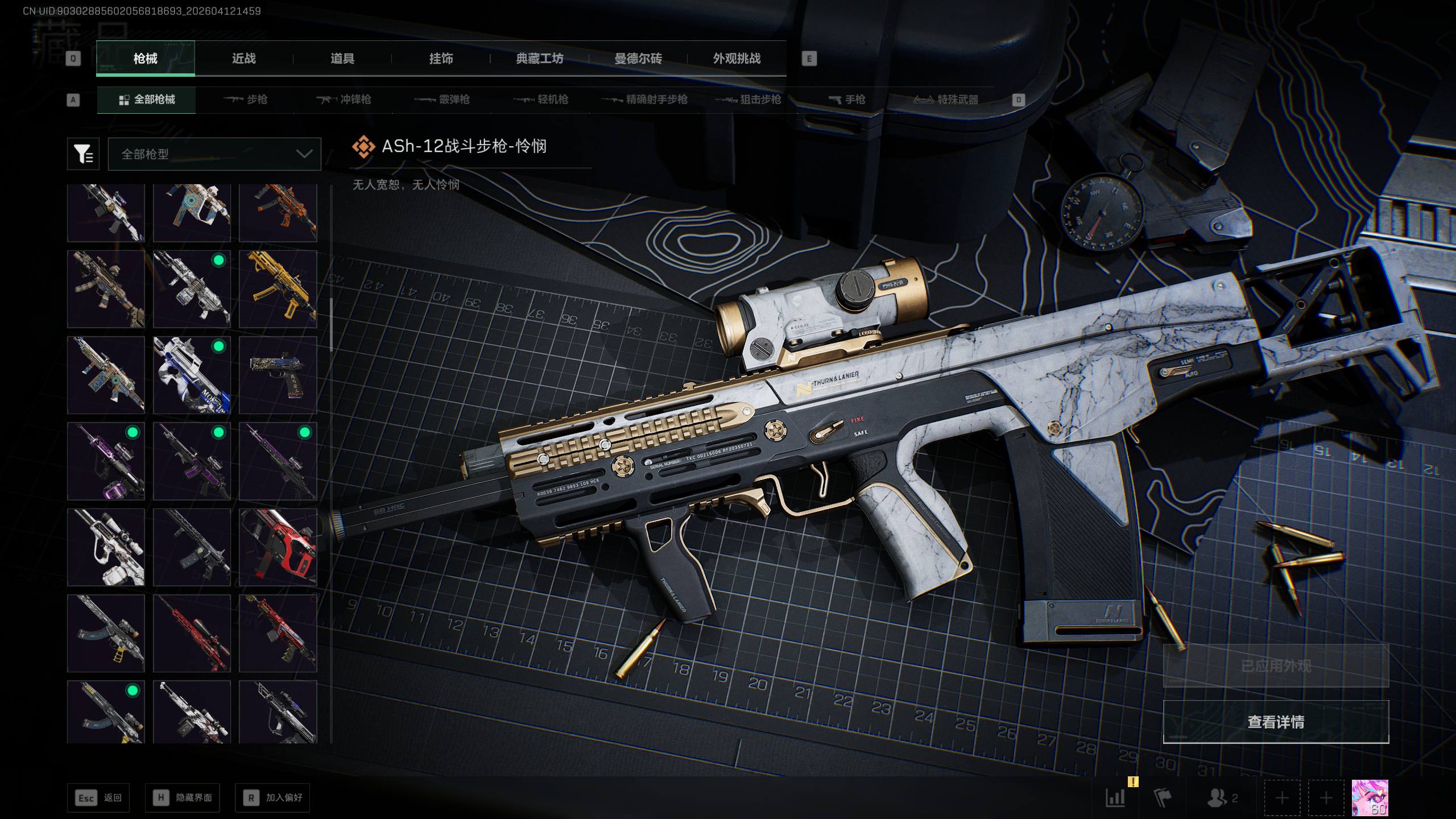Screen dimensions: 1456x819
Task: Choose the red and white Vector skin
Action: [x=278, y=547]
